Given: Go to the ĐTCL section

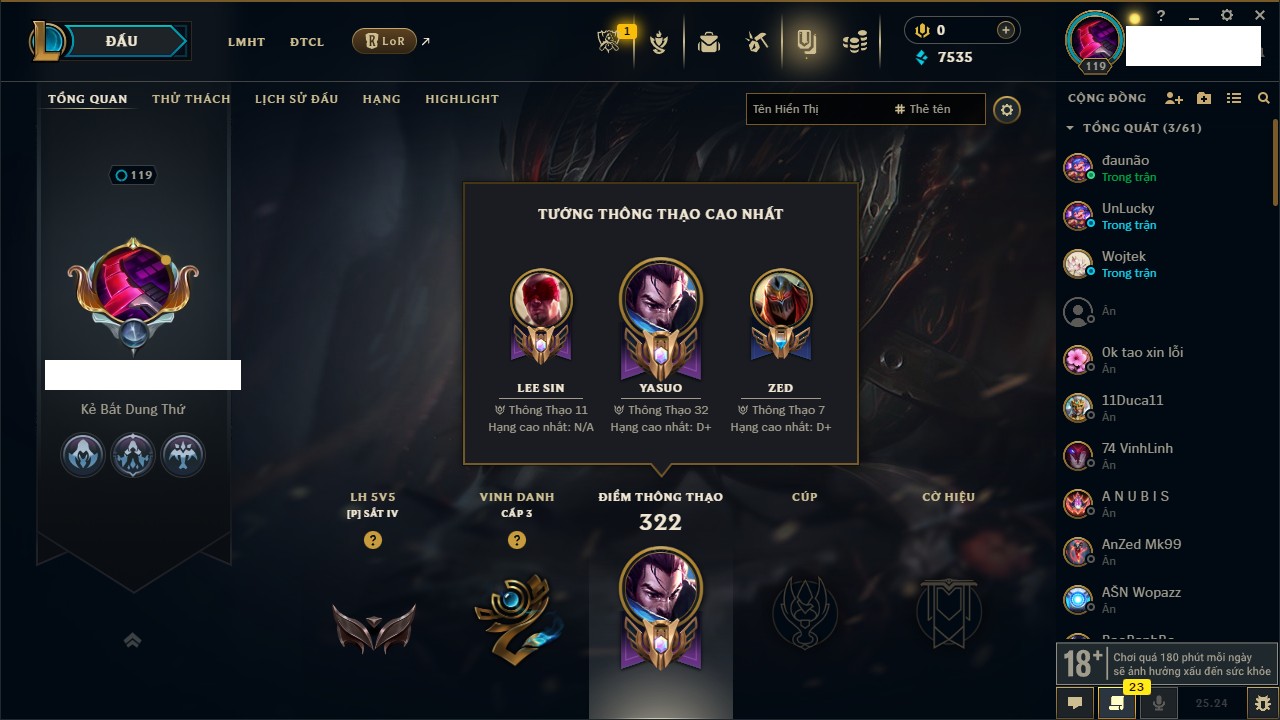Looking at the screenshot, I should pyautogui.click(x=307, y=42).
